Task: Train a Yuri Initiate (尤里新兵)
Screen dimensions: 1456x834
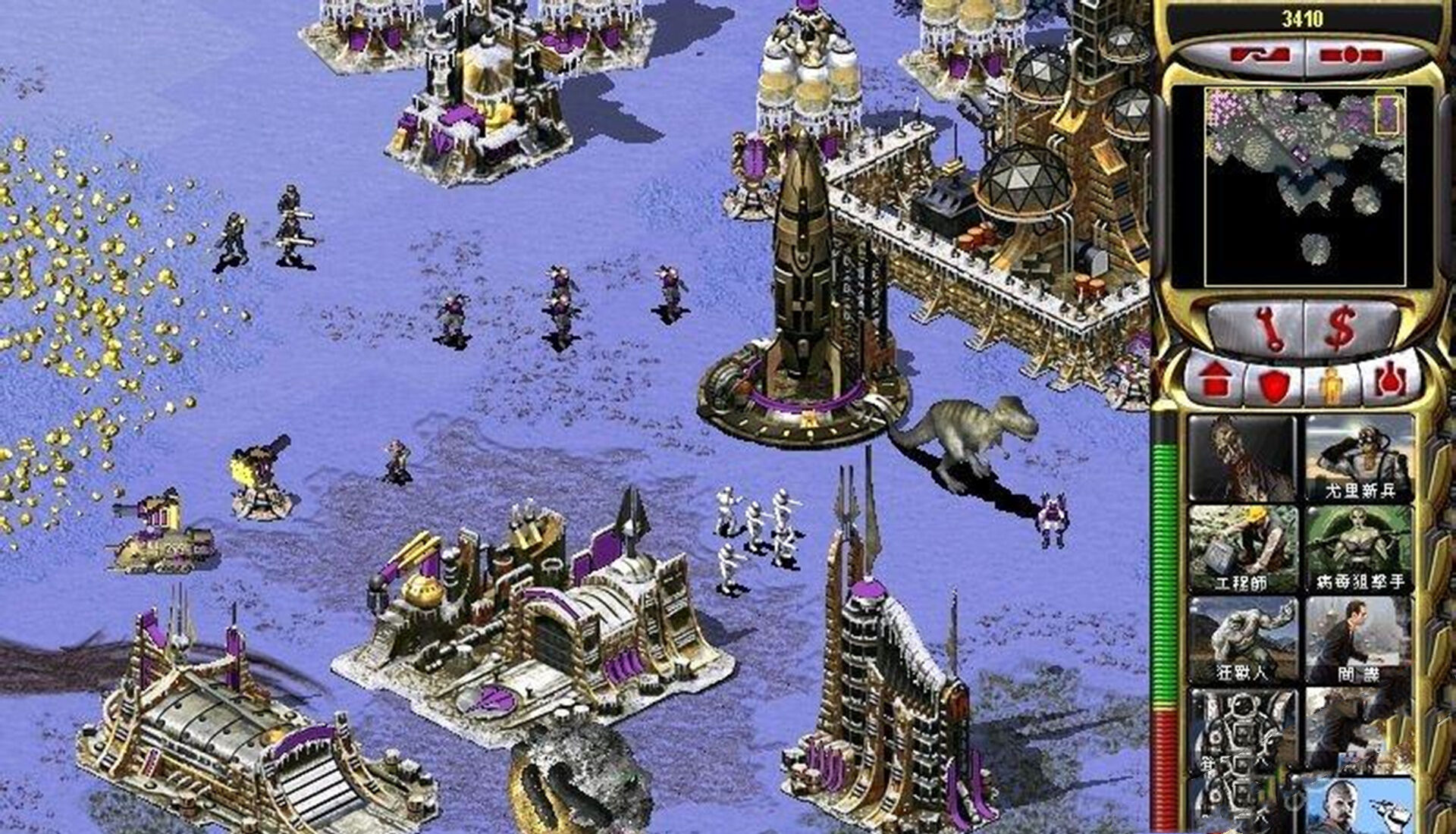Action: [x=1359, y=459]
